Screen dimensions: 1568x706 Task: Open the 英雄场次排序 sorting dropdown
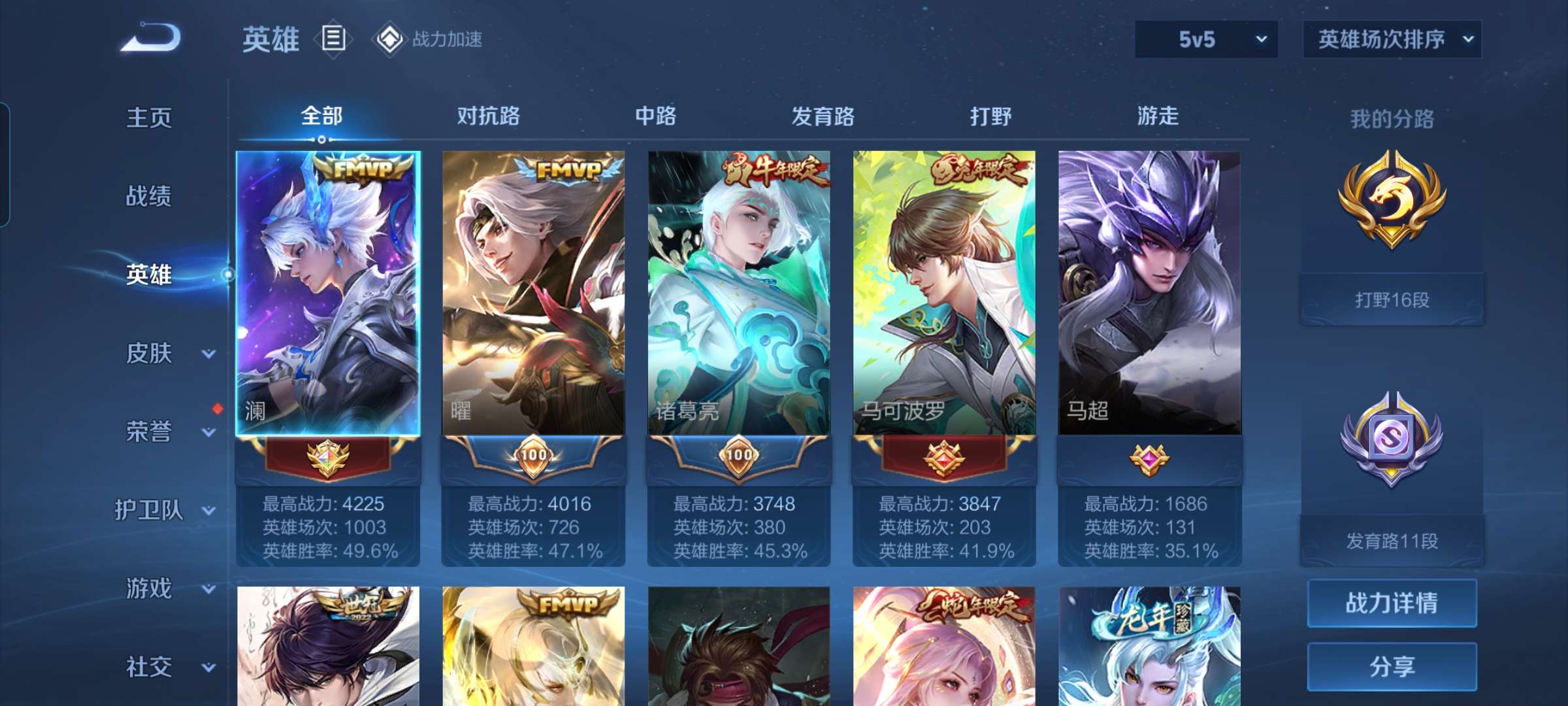(1392, 39)
